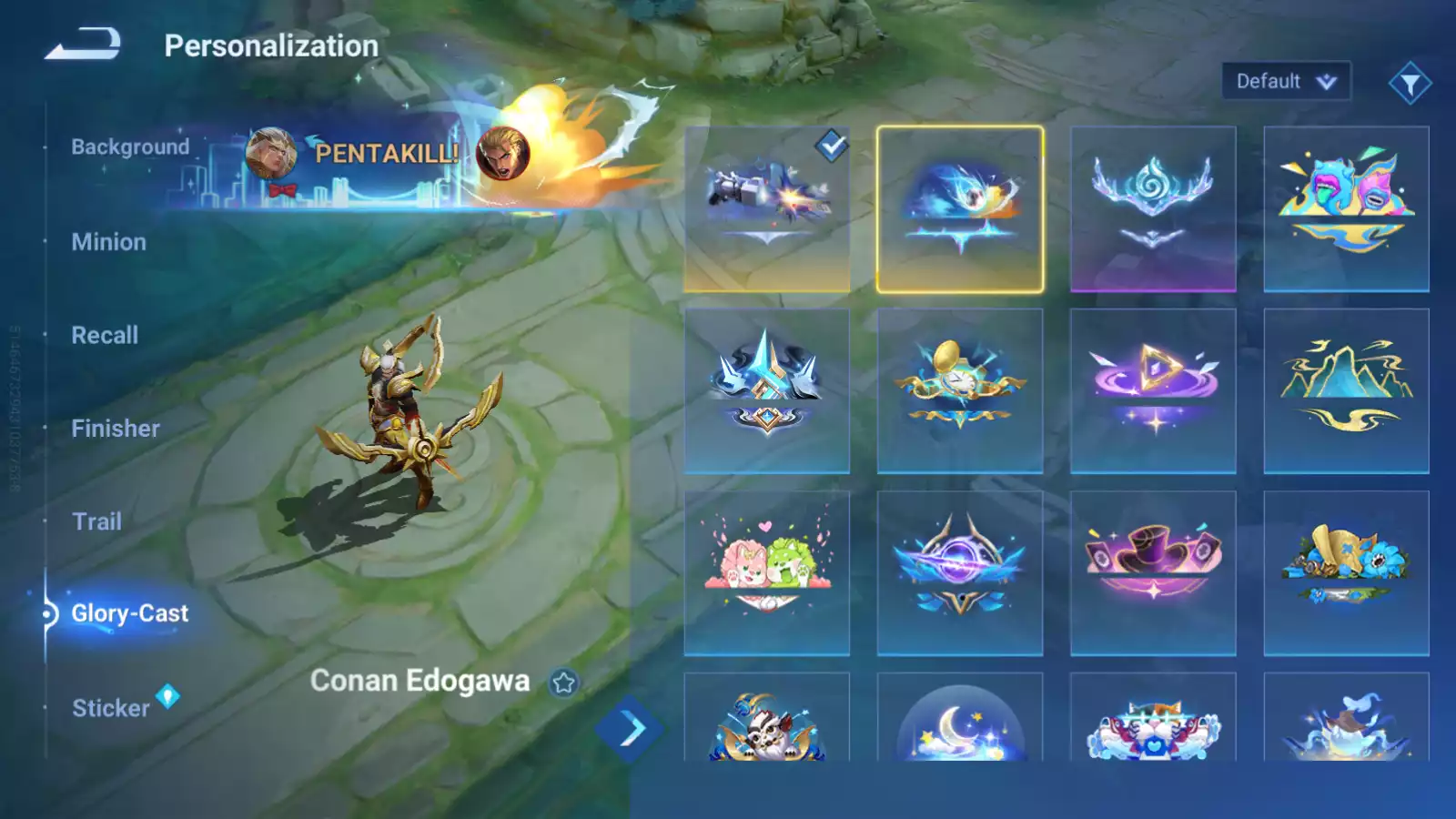Show the Finisher options
Image resolution: width=1456 pixels, height=819 pixels.
[x=116, y=429]
